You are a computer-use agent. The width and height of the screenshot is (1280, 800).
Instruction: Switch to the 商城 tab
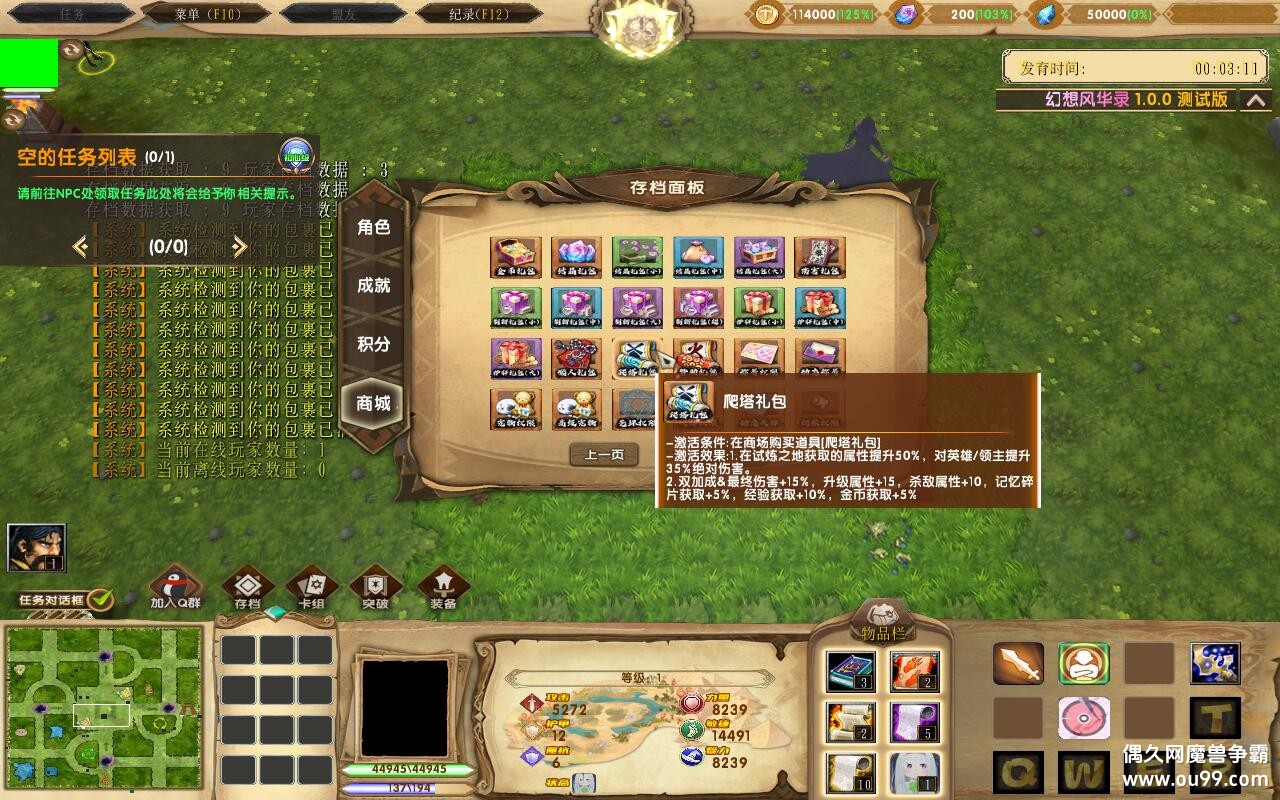coord(373,402)
